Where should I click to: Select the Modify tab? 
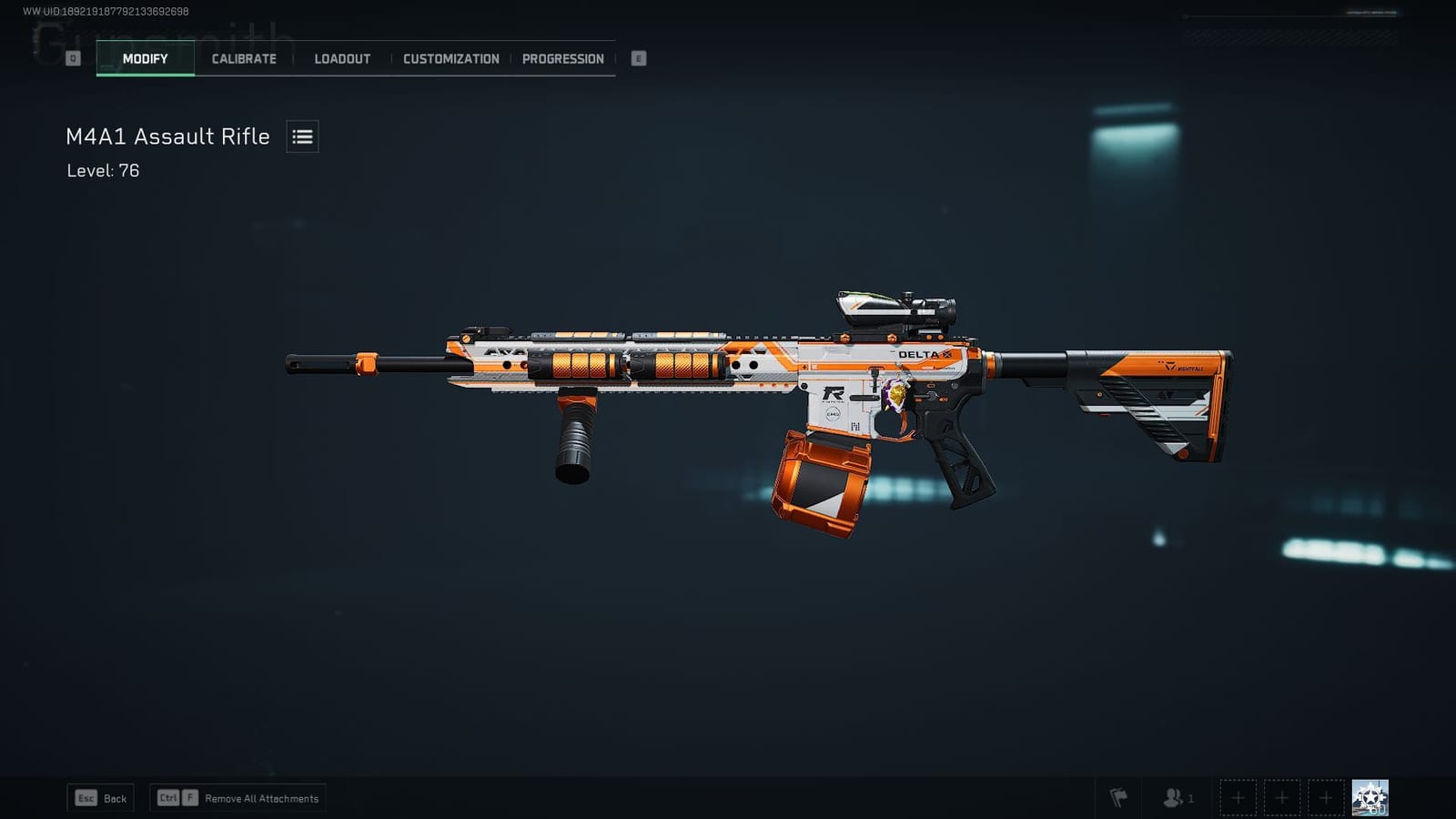point(144,57)
